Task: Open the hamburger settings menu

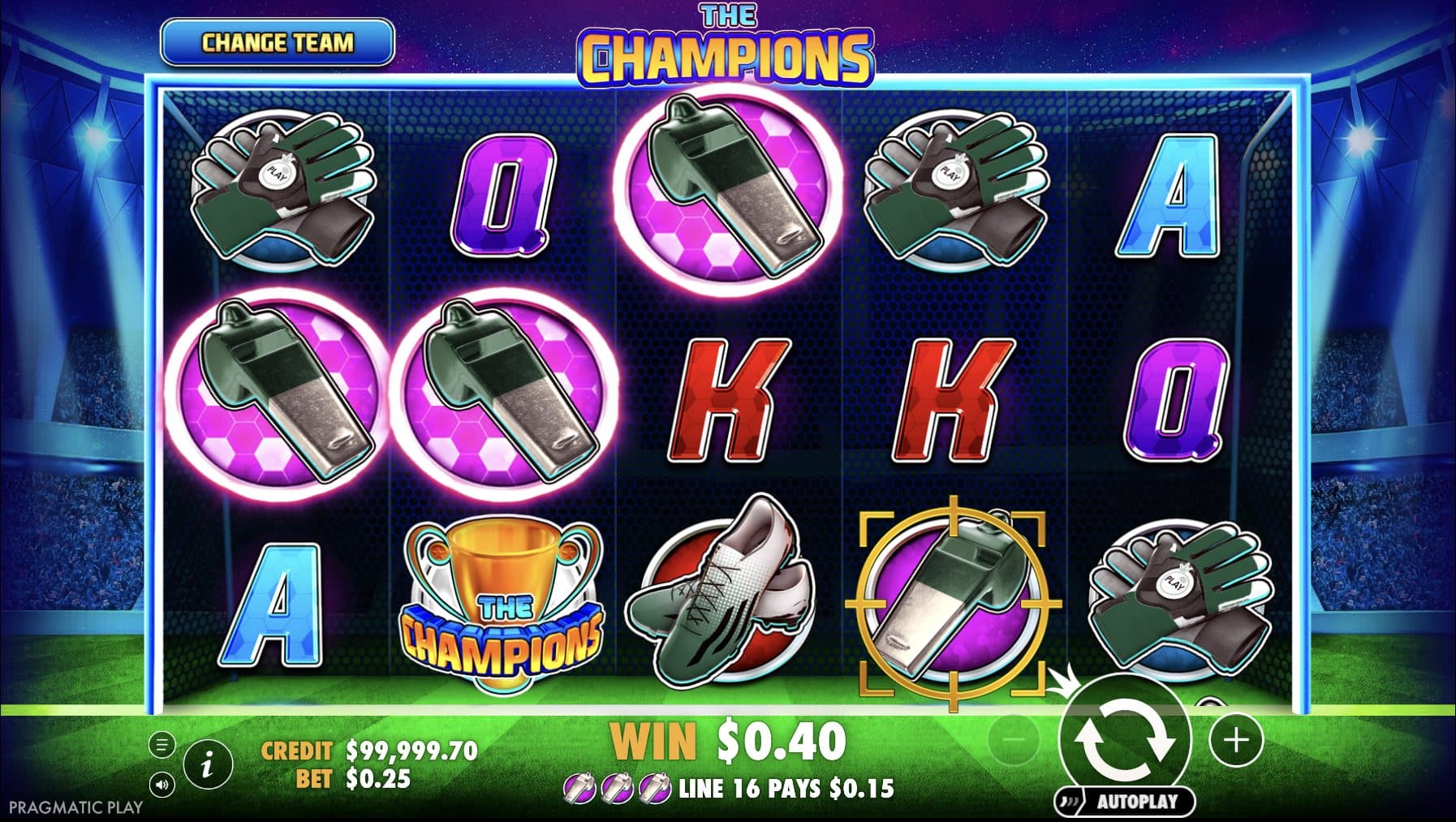Action: click(x=162, y=744)
